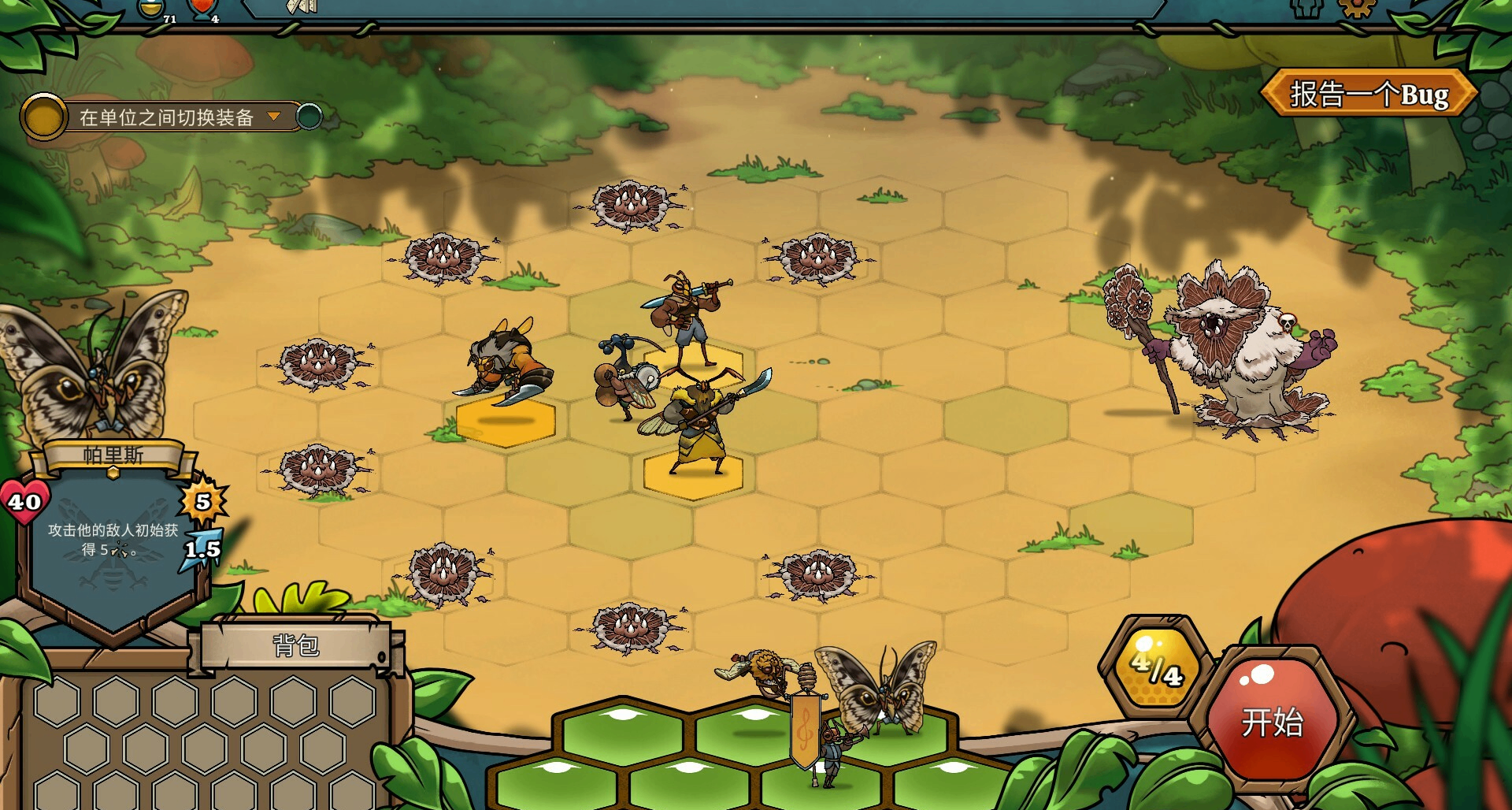Toggle the round dark button beside the dropdown
This screenshot has width=1512, height=810.
309,117
